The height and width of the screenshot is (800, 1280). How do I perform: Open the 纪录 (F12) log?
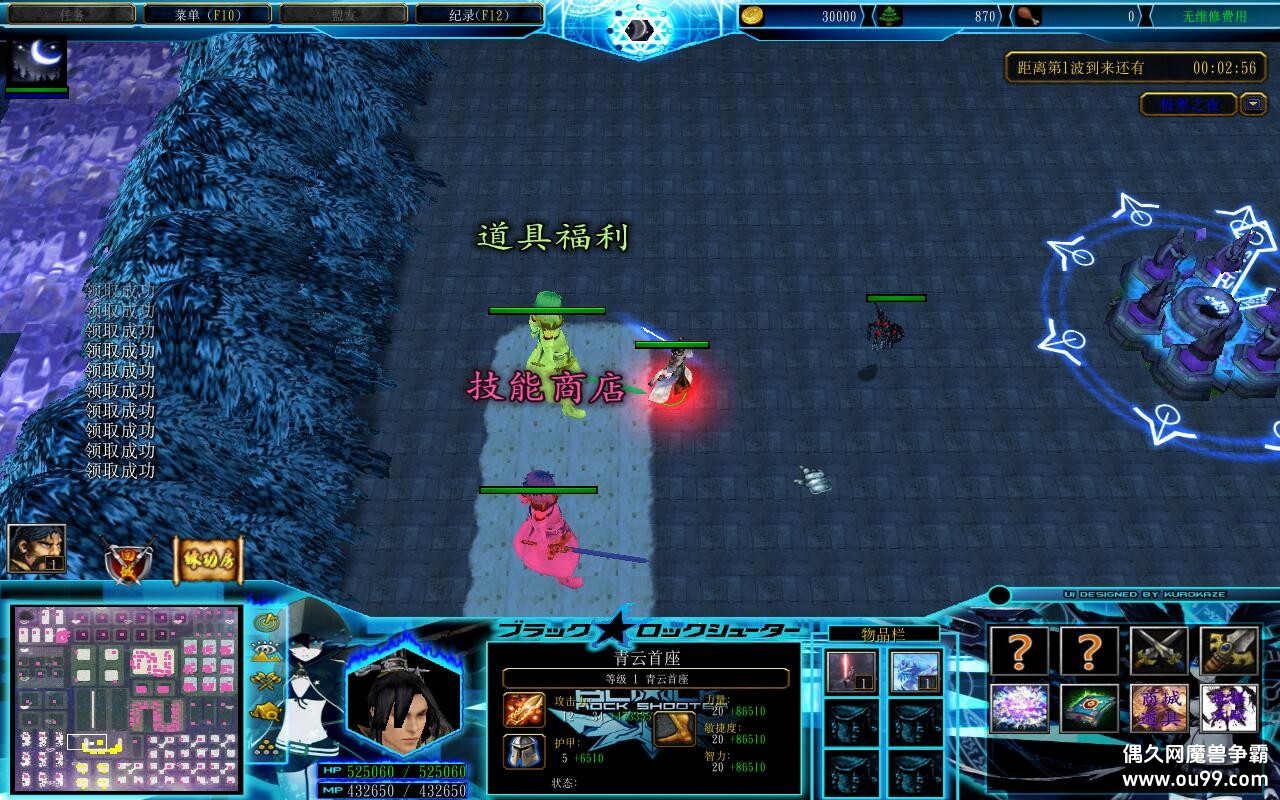(x=479, y=15)
